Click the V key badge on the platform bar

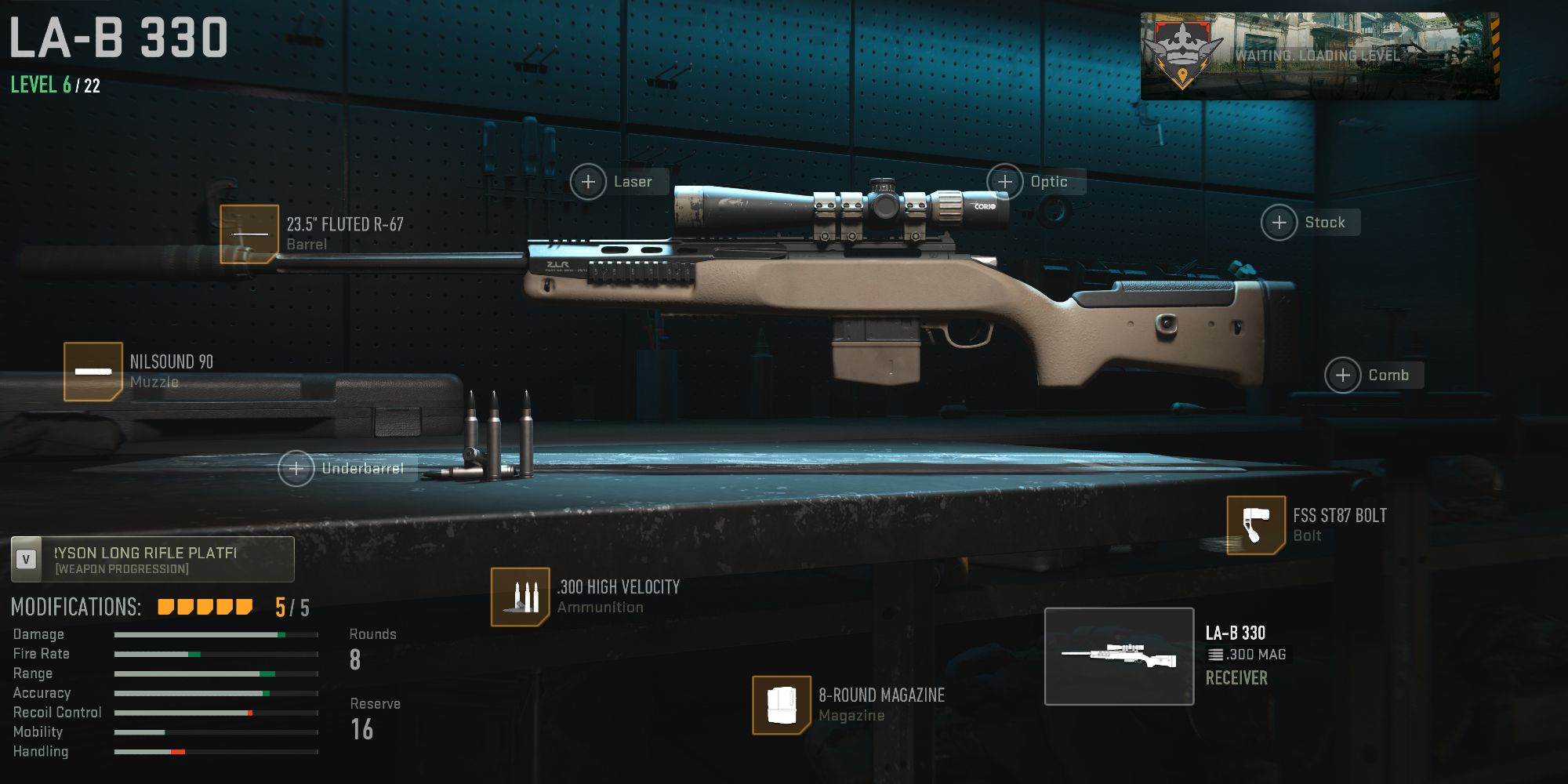pos(26,558)
